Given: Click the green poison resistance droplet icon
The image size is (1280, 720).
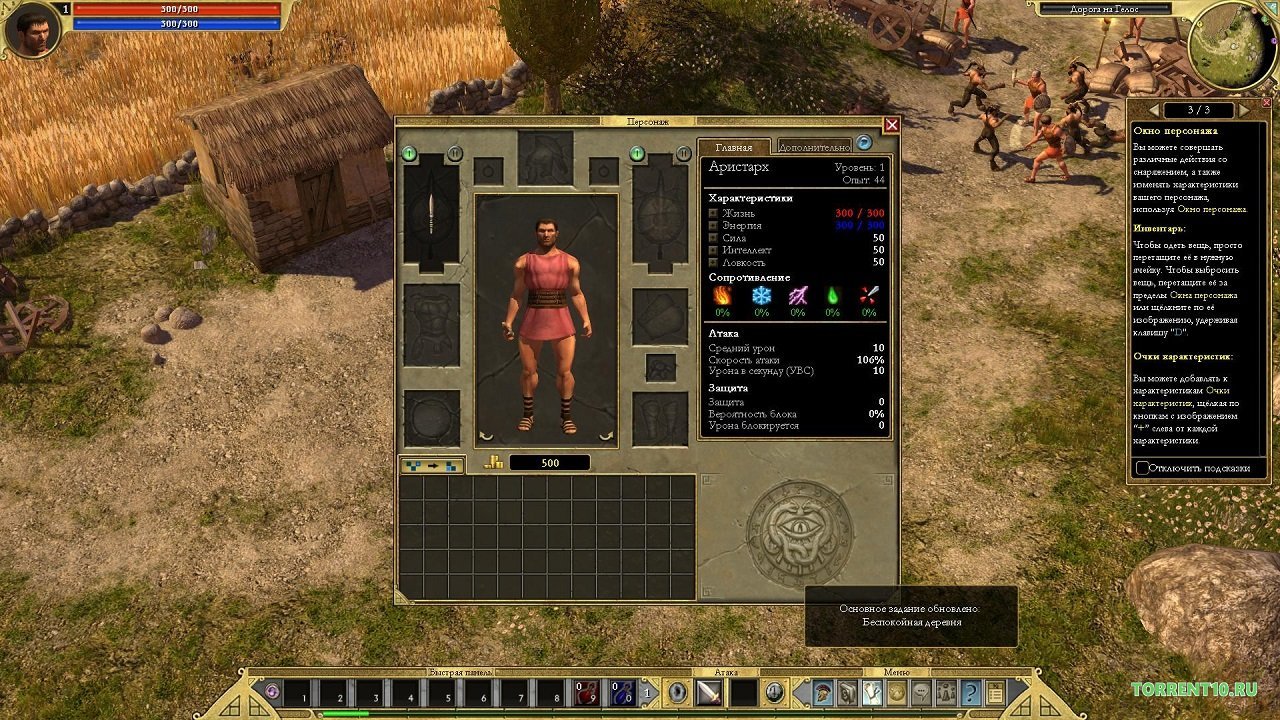Looking at the screenshot, I should 832,296.
